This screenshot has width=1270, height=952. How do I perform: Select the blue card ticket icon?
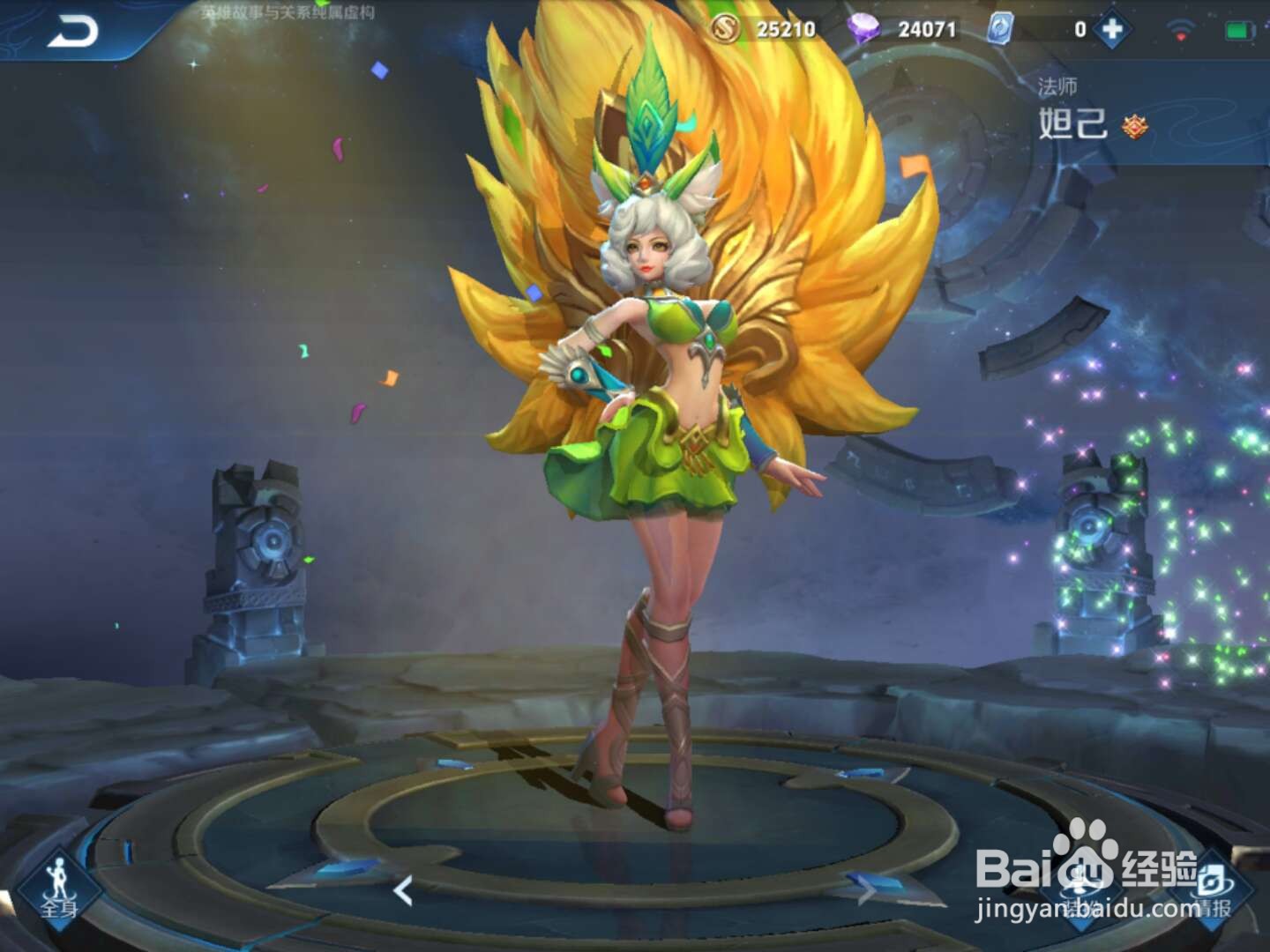(1003, 28)
